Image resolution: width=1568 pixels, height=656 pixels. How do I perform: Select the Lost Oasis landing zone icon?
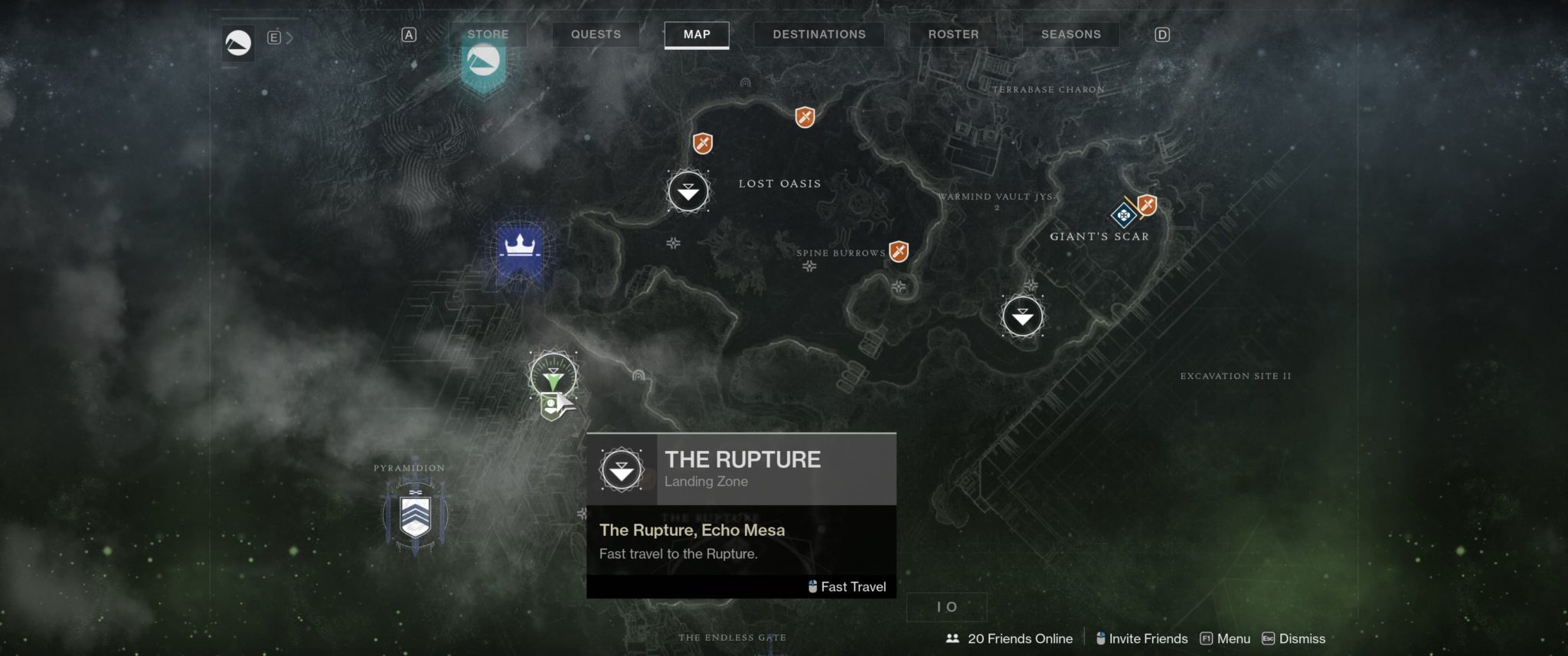click(x=688, y=191)
